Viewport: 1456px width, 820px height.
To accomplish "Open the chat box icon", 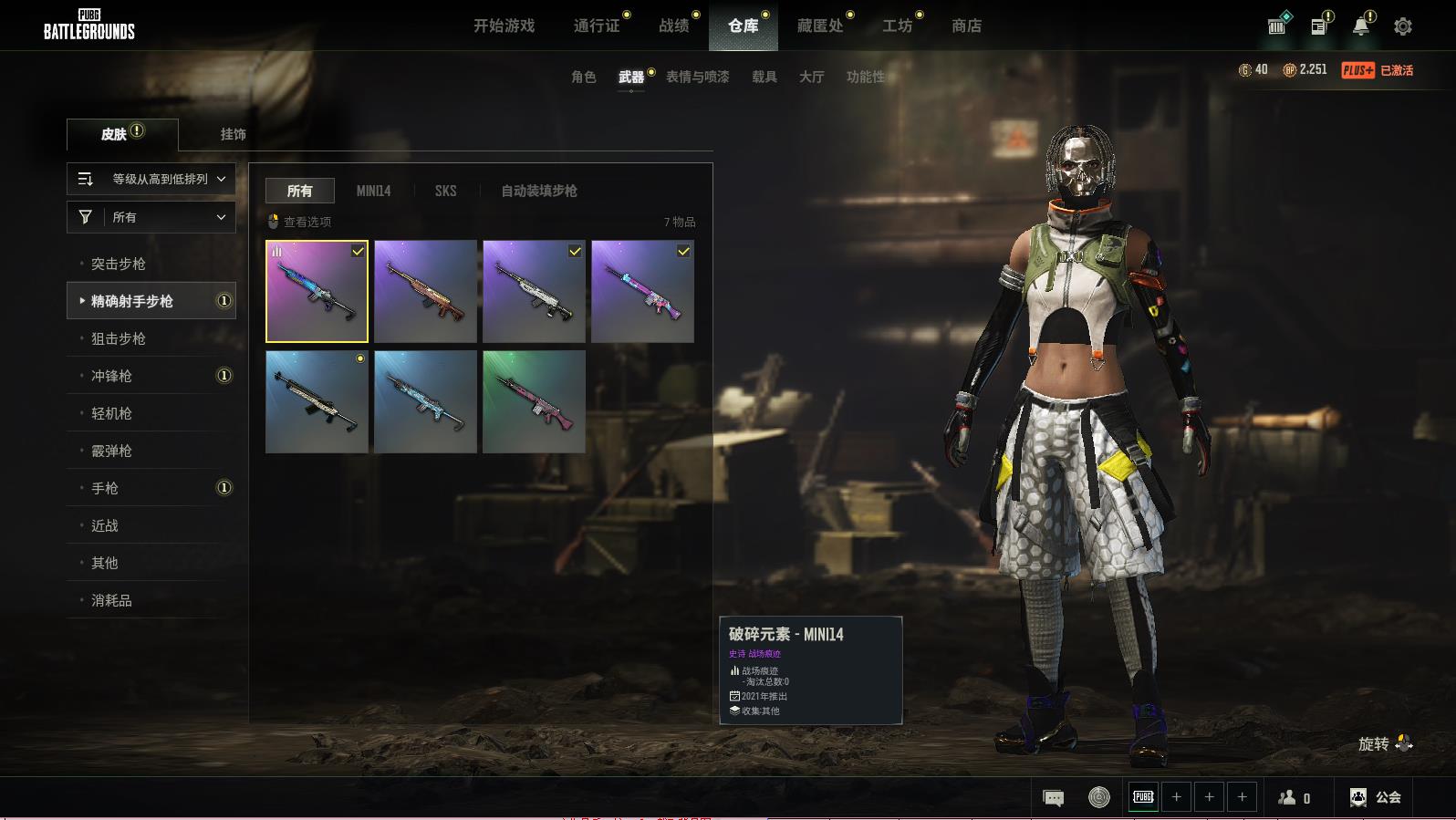I will [x=1053, y=798].
